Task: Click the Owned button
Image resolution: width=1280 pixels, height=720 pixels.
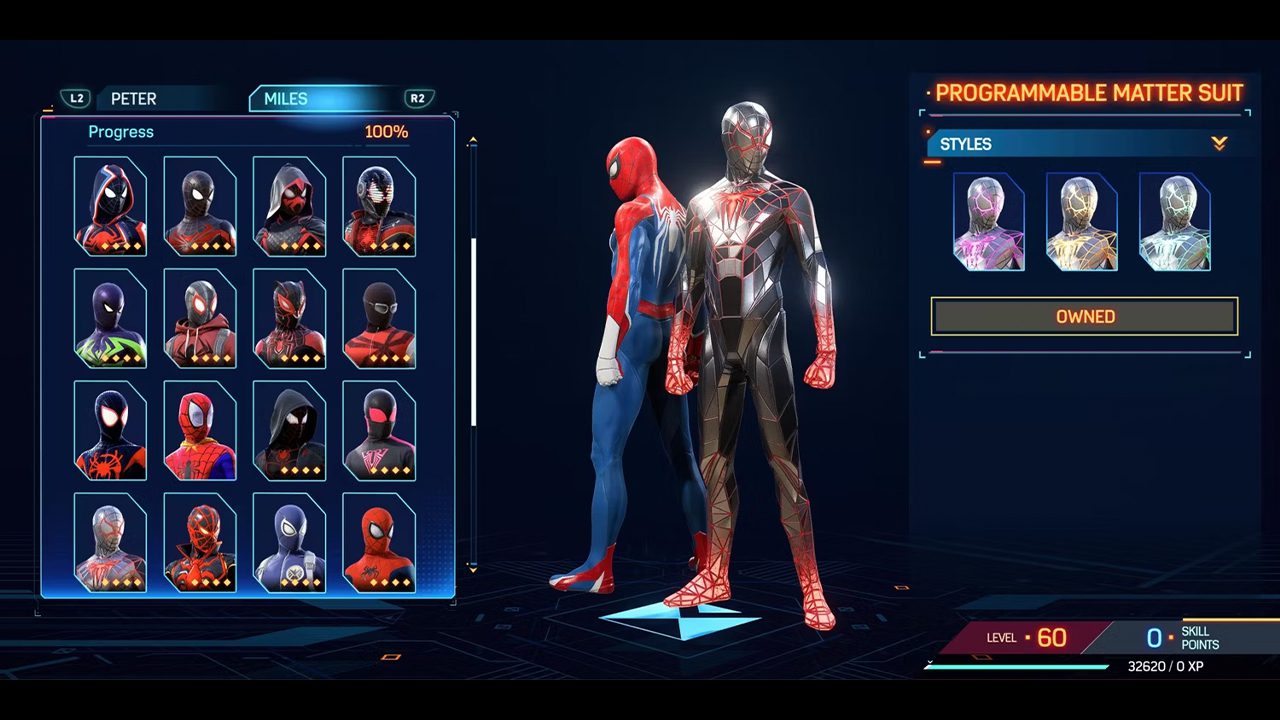Action: coord(1085,316)
